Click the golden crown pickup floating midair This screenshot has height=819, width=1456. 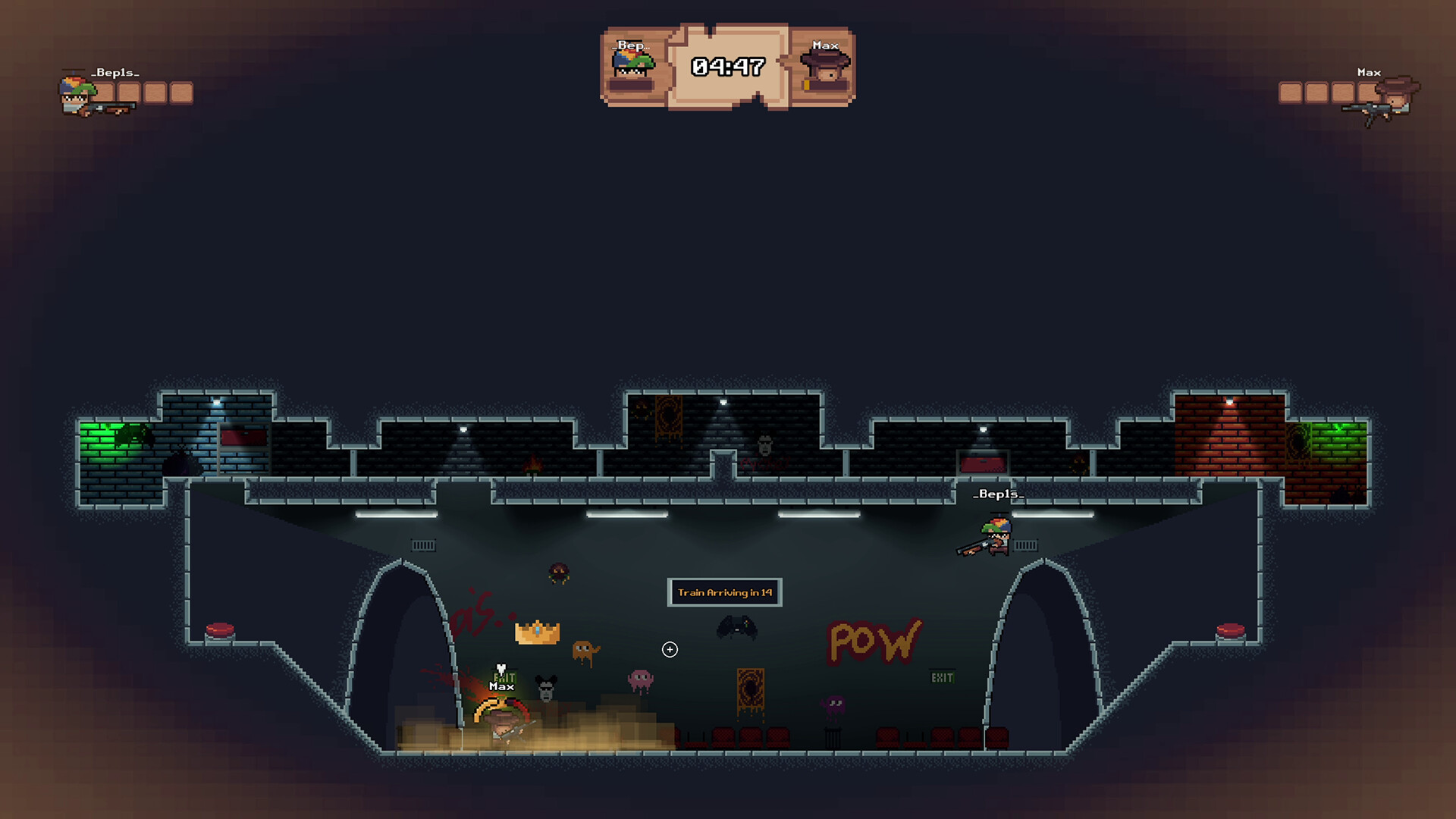(537, 632)
